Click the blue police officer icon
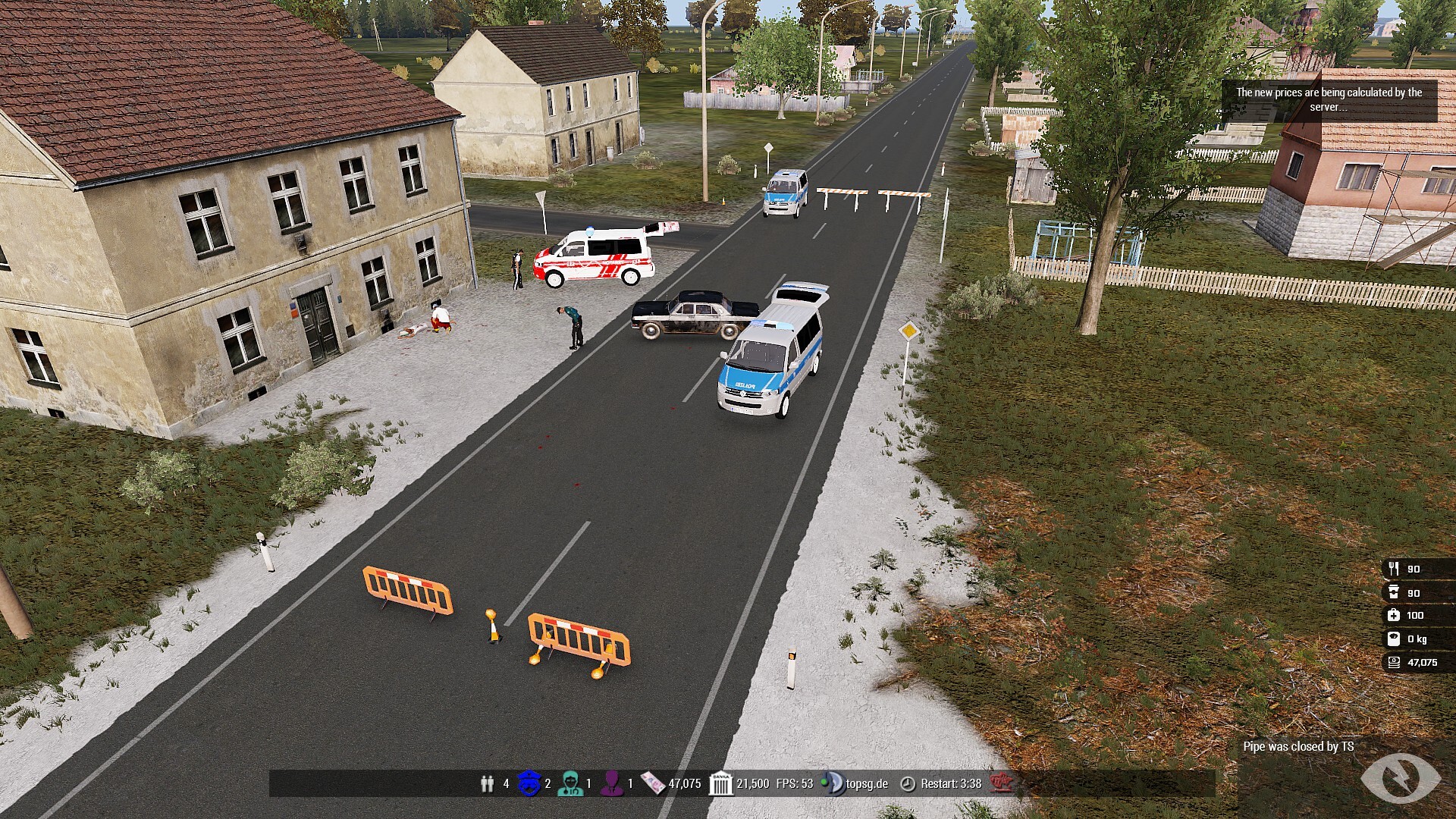Viewport: 1456px width, 819px height. click(529, 783)
